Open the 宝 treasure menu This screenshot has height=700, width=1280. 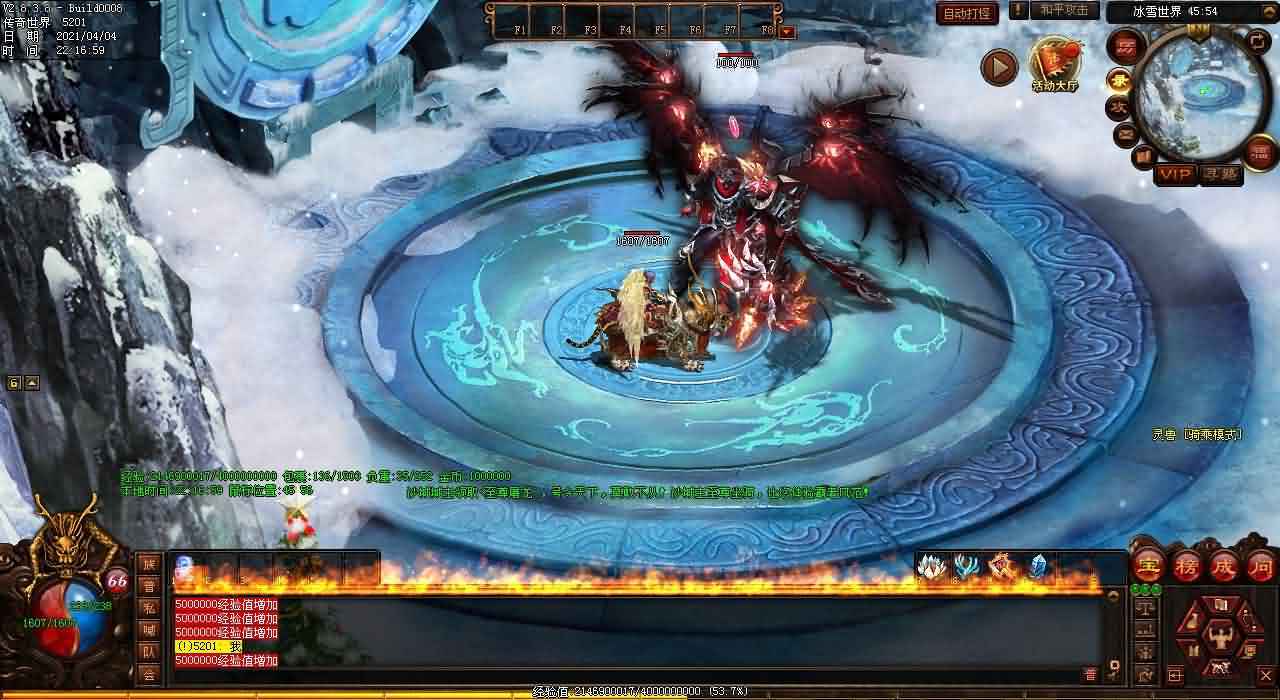tap(1148, 565)
